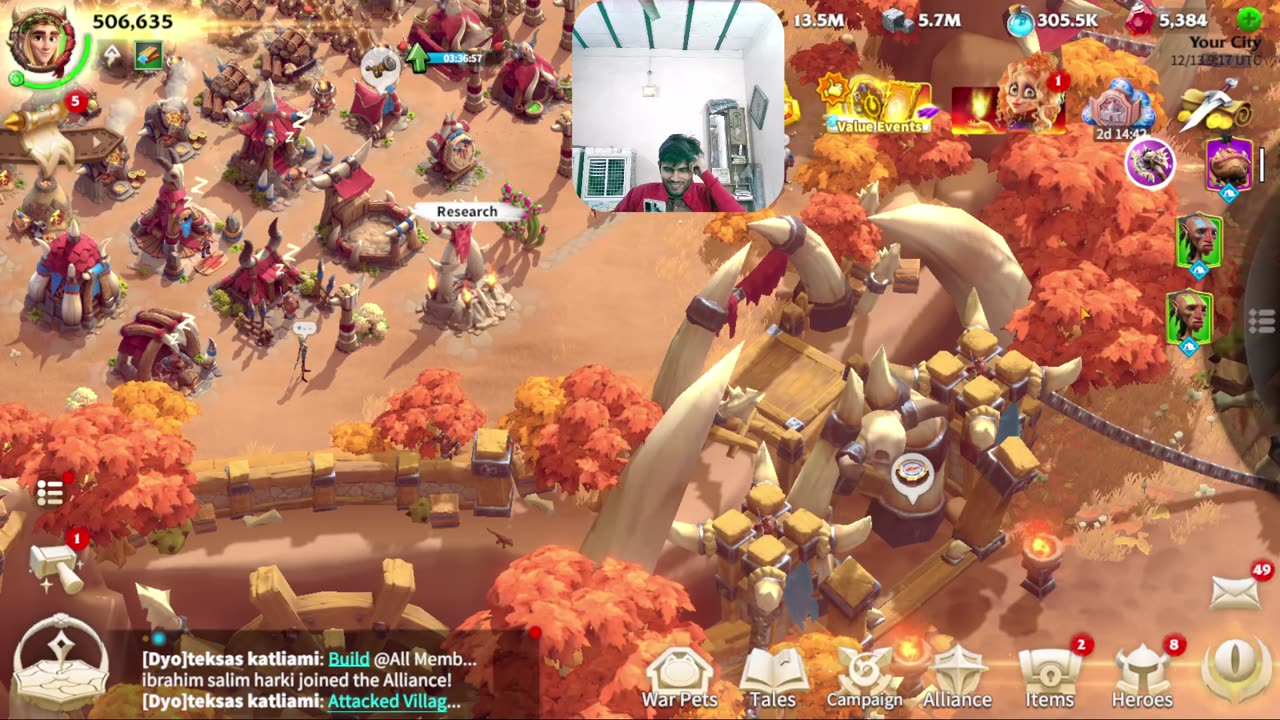The width and height of the screenshot is (1280, 720).
Task: Open the Tales book menu
Action: coord(772,675)
